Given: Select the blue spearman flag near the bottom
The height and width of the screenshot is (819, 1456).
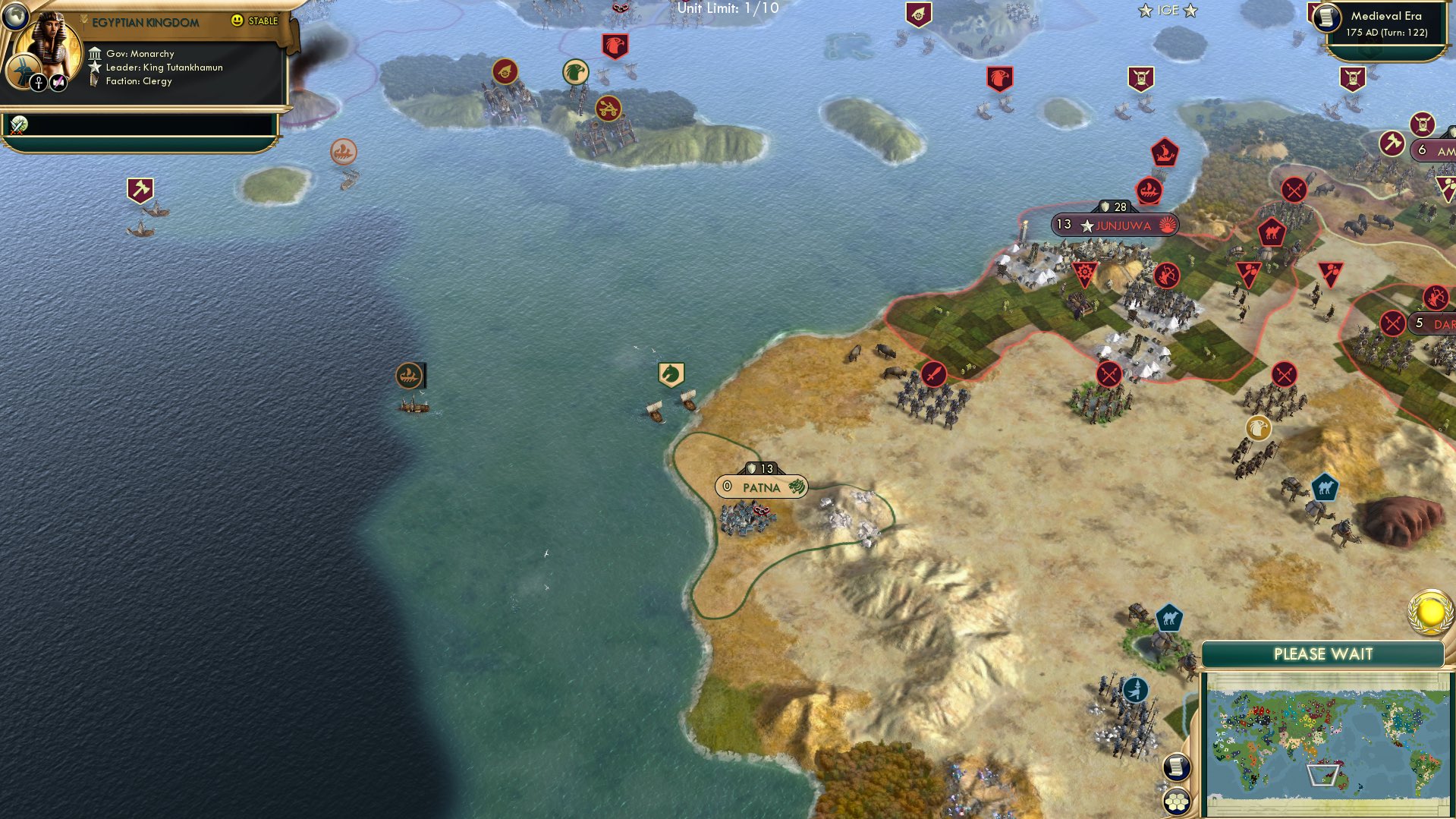Looking at the screenshot, I should click(x=1135, y=691).
